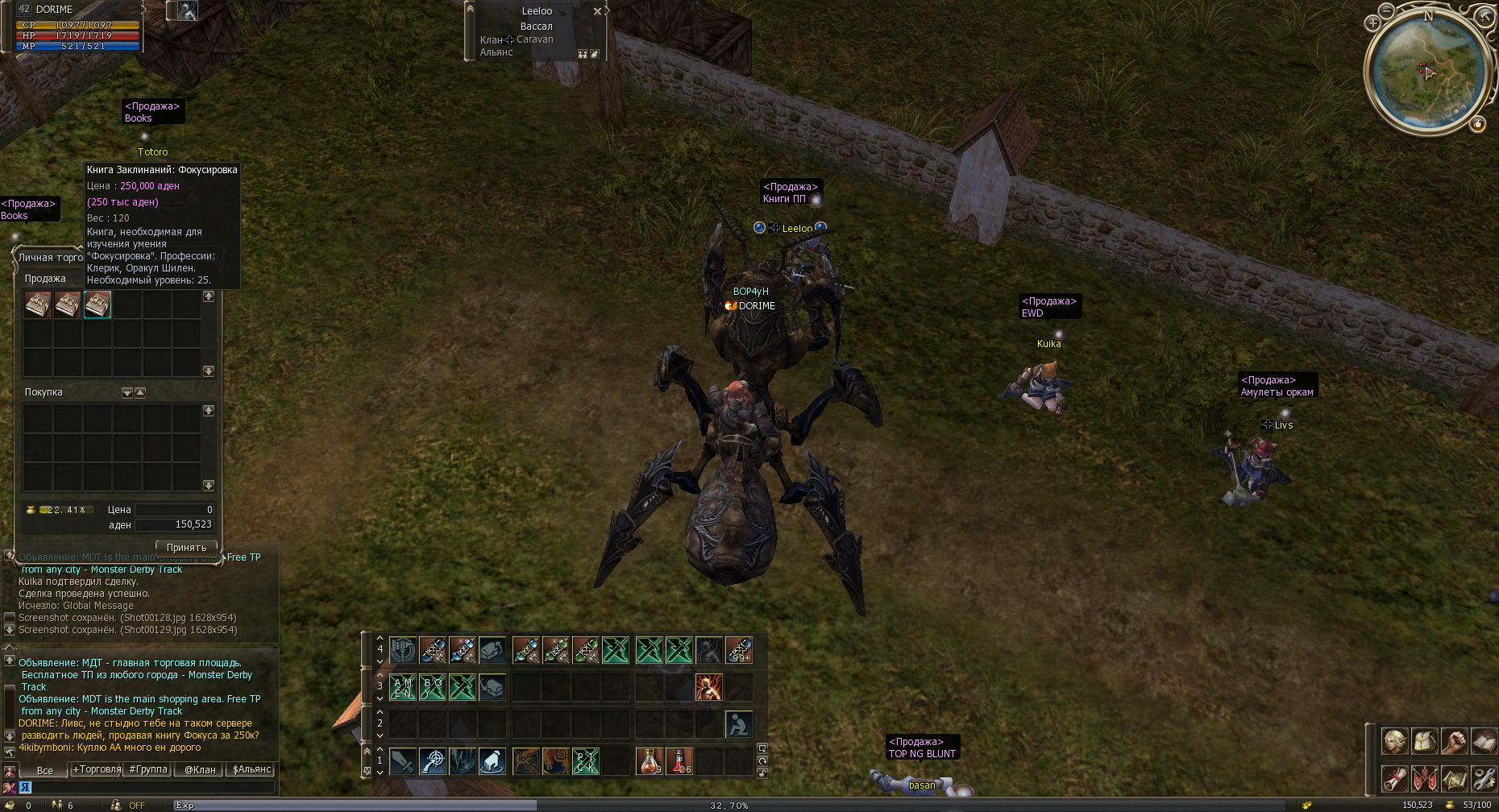Click the Принять button in the shop window

186,548
